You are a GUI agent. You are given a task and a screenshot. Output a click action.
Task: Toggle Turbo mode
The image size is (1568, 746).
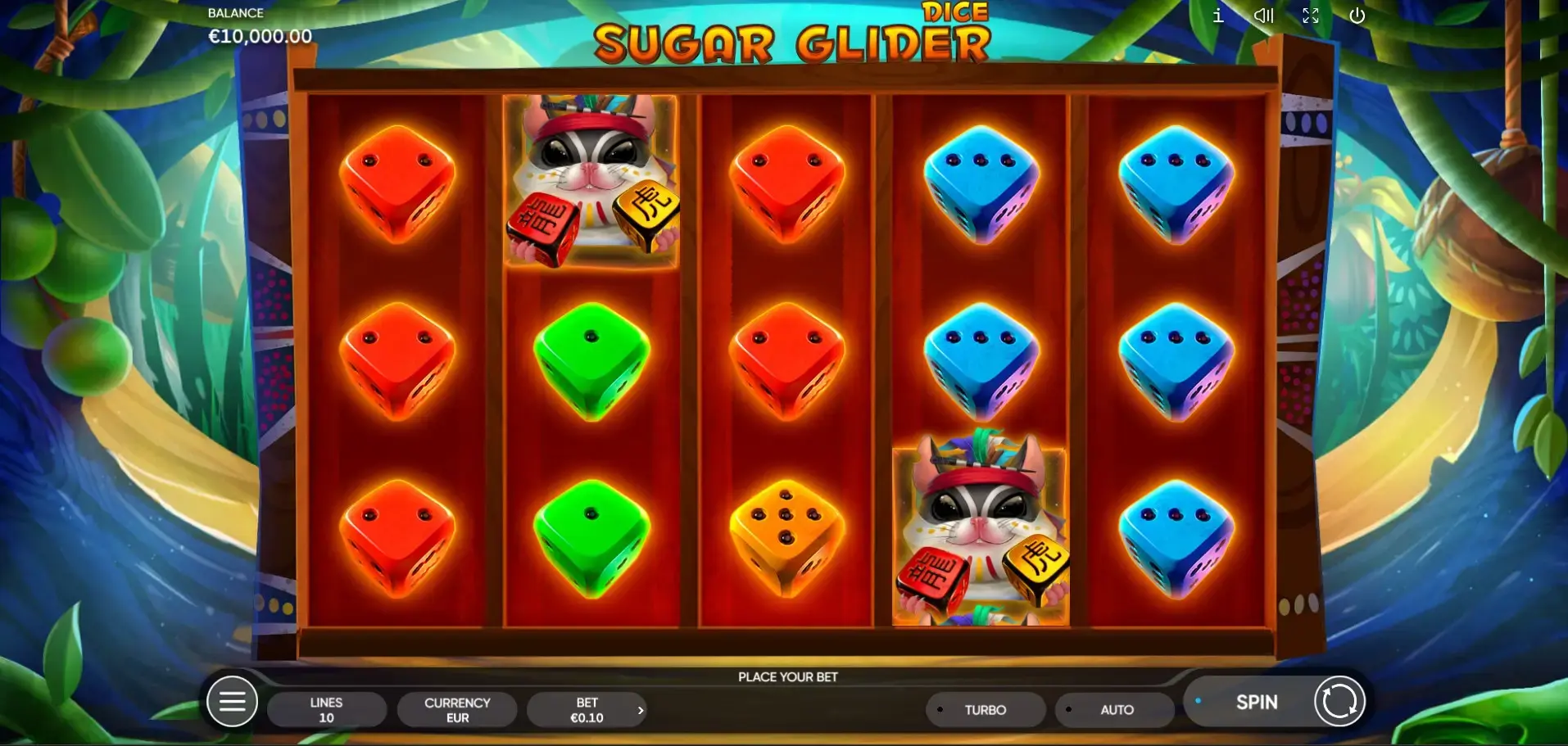tap(985, 710)
